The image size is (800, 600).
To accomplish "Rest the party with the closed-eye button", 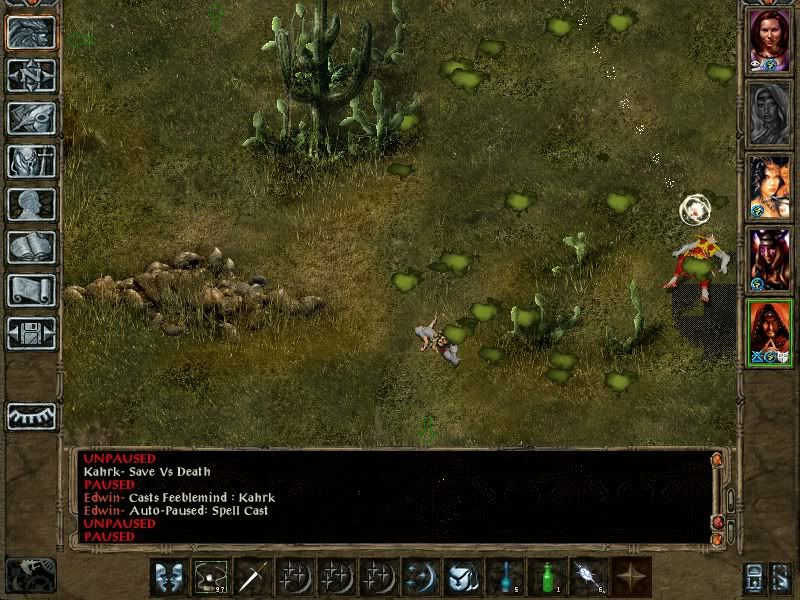I will pos(31,416).
